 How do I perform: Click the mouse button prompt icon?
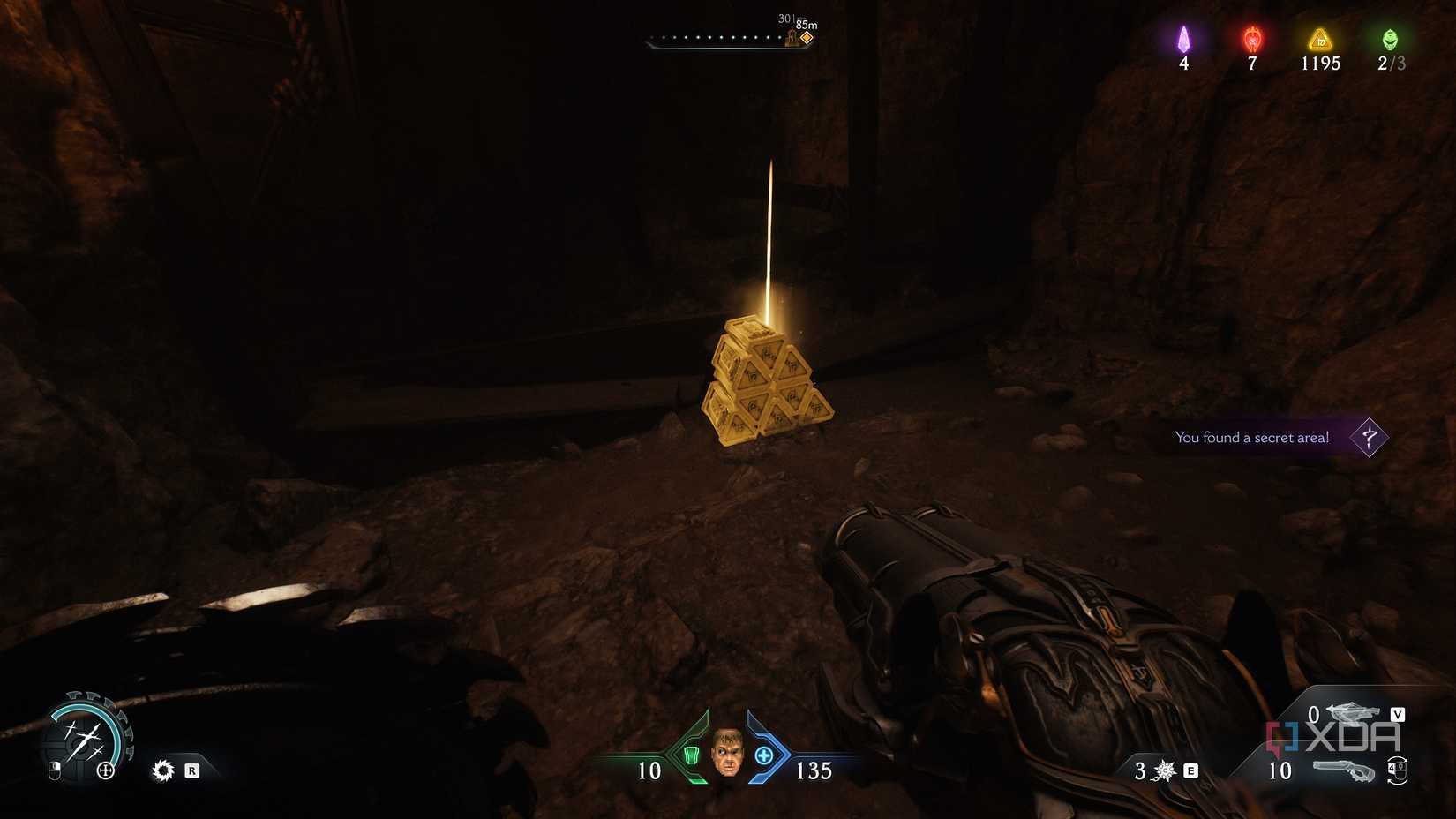(55, 770)
